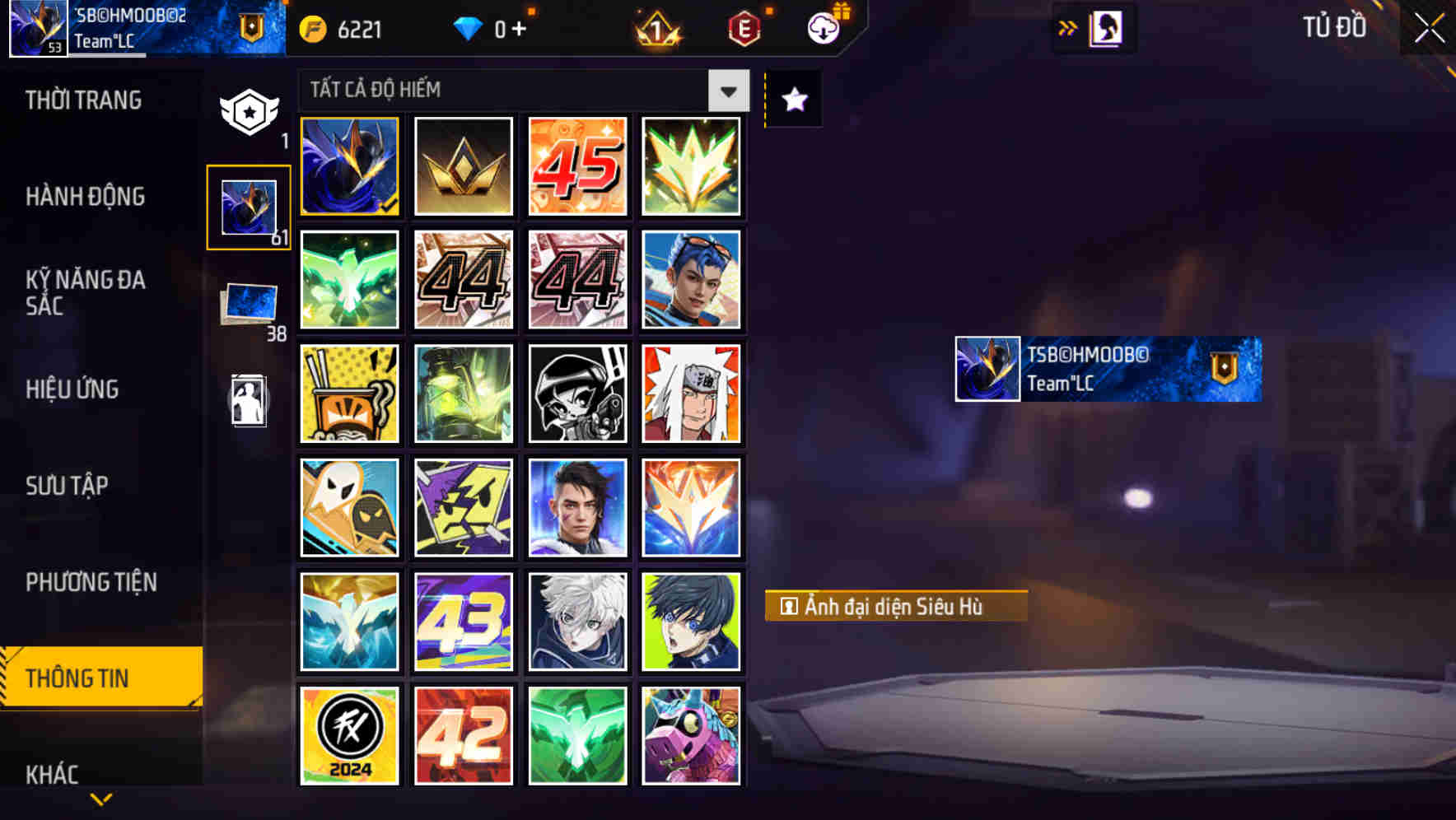The width and height of the screenshot is (1456, 820).
Task: Open the banner category icon showing 38 items
Action: [x=249, y=305]
